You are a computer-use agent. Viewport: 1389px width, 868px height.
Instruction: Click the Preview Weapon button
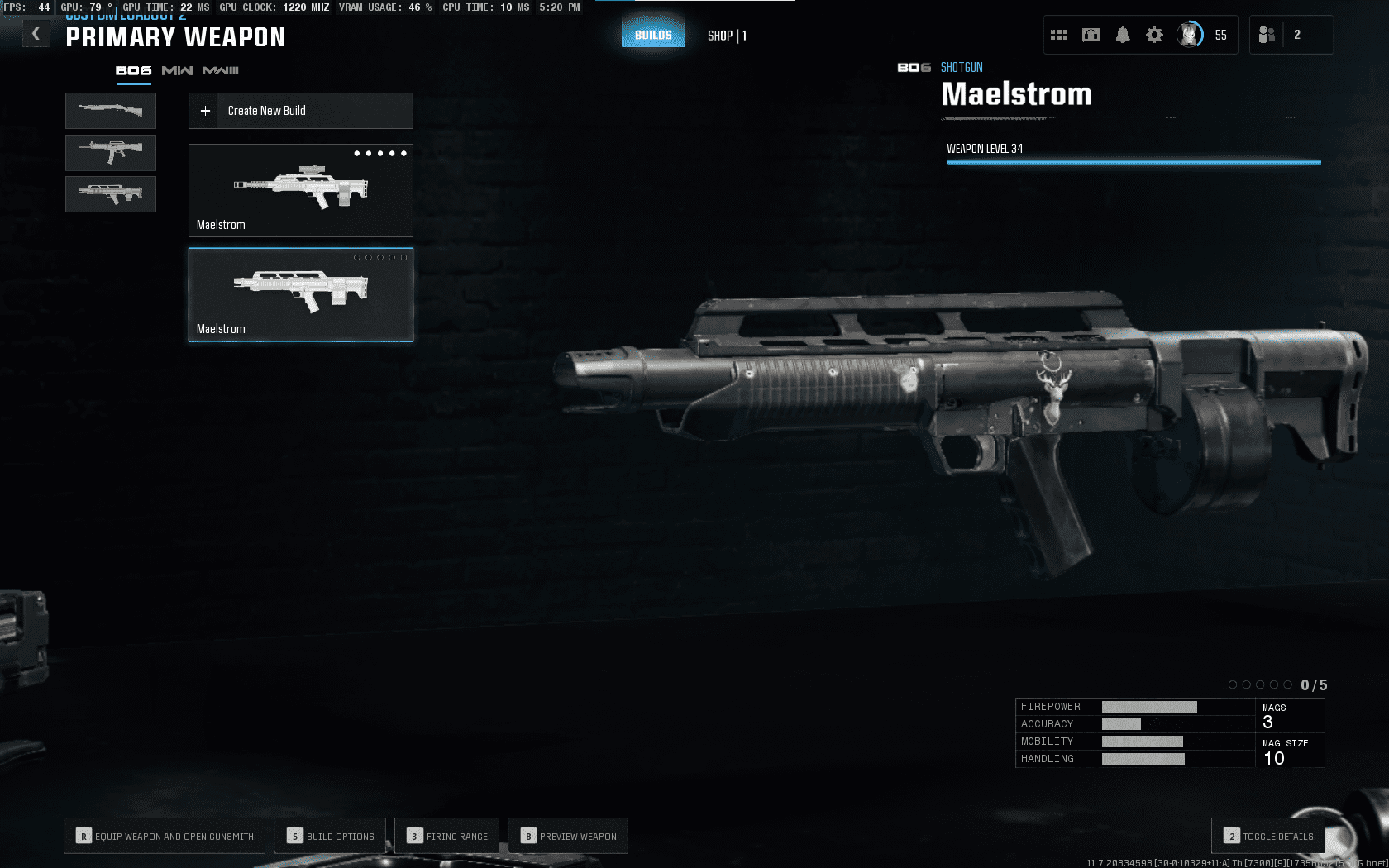tap(568, 836)
